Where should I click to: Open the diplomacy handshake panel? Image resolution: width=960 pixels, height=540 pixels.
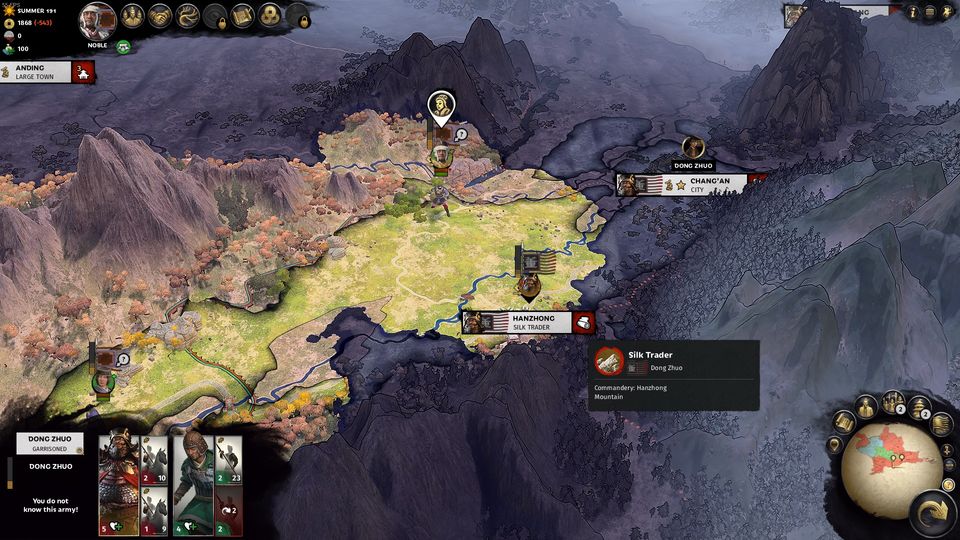160,15
